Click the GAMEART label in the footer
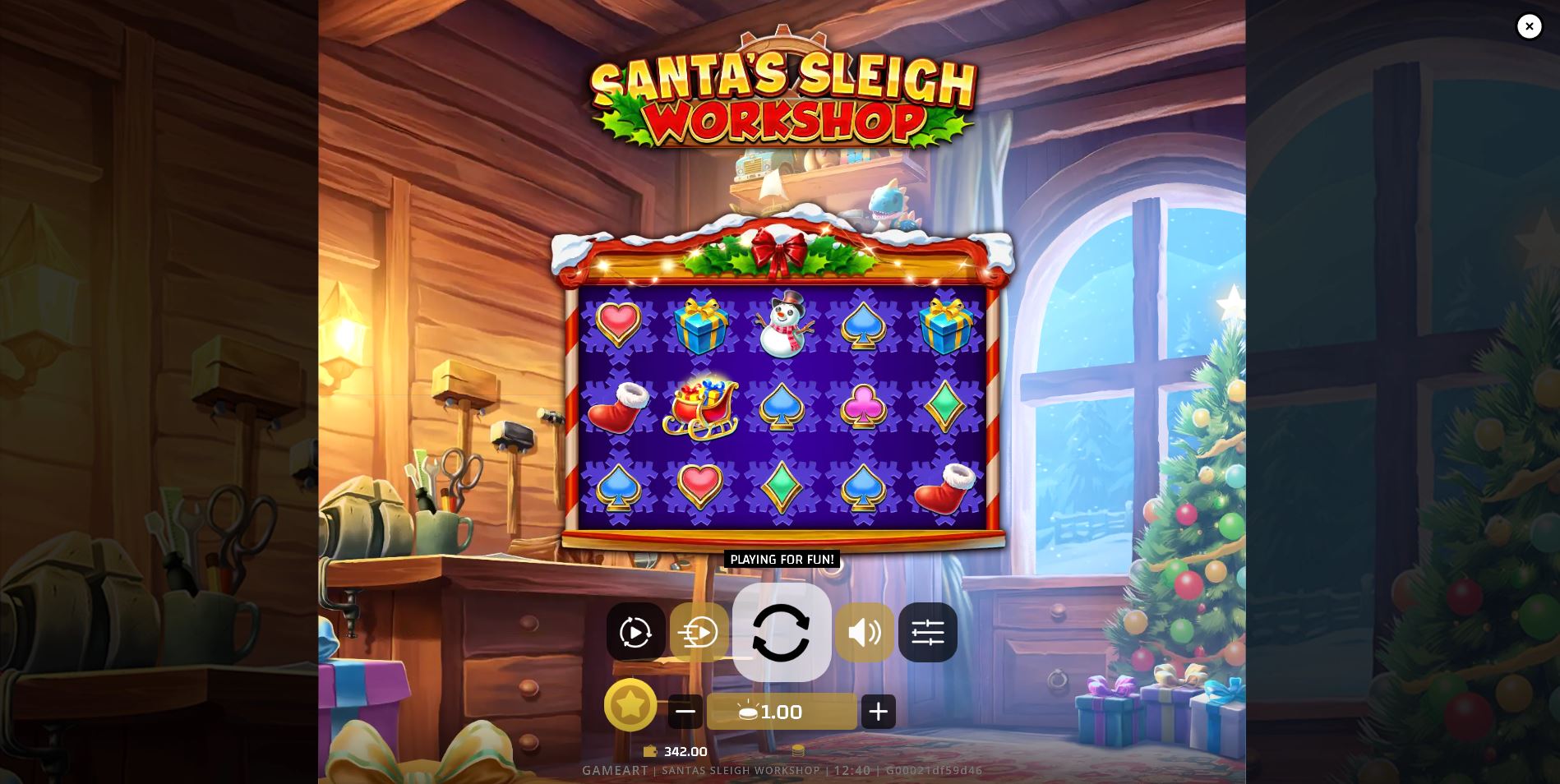The width and height of the screenshot is (1560, 784). pos(613,770)
